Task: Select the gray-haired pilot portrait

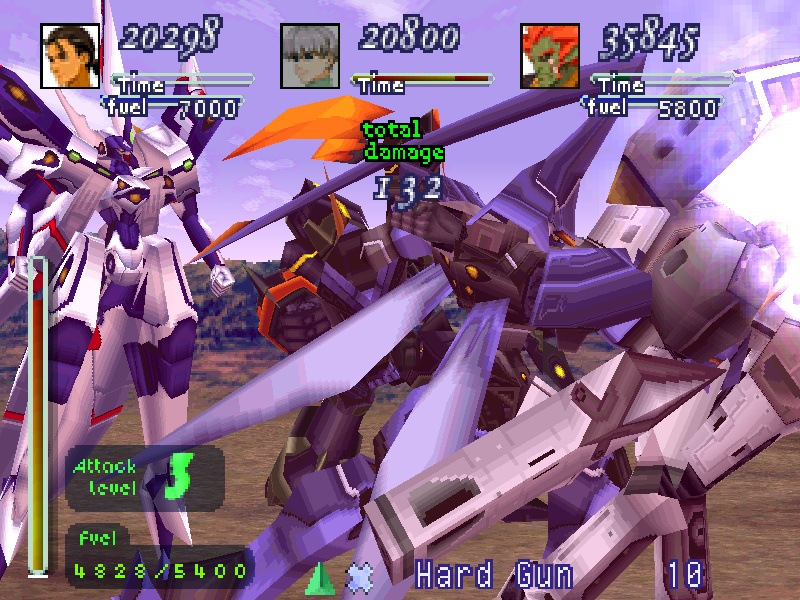Action: [x=310, y=56]
